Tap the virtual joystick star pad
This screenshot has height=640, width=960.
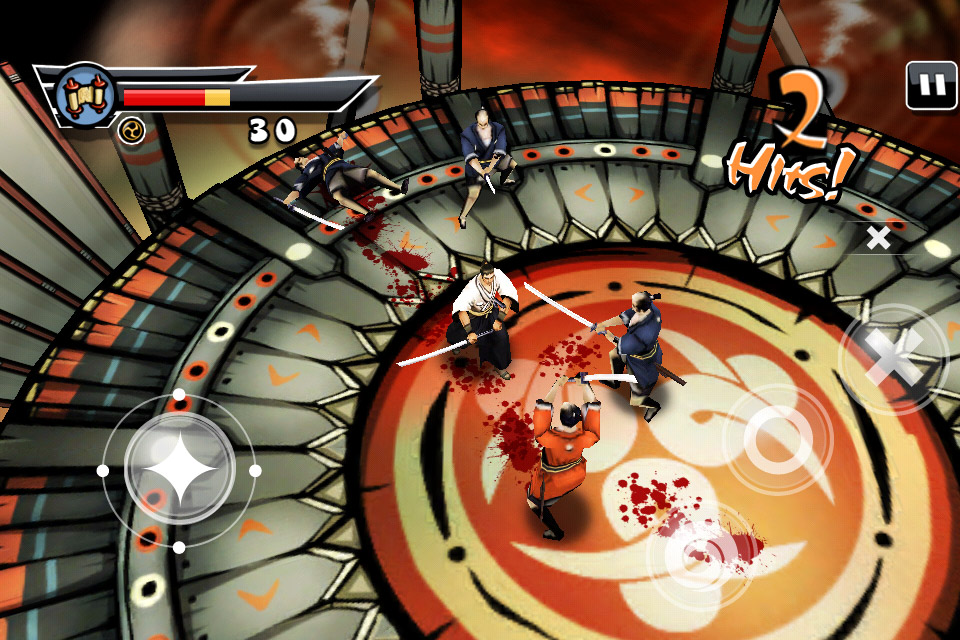179,470
